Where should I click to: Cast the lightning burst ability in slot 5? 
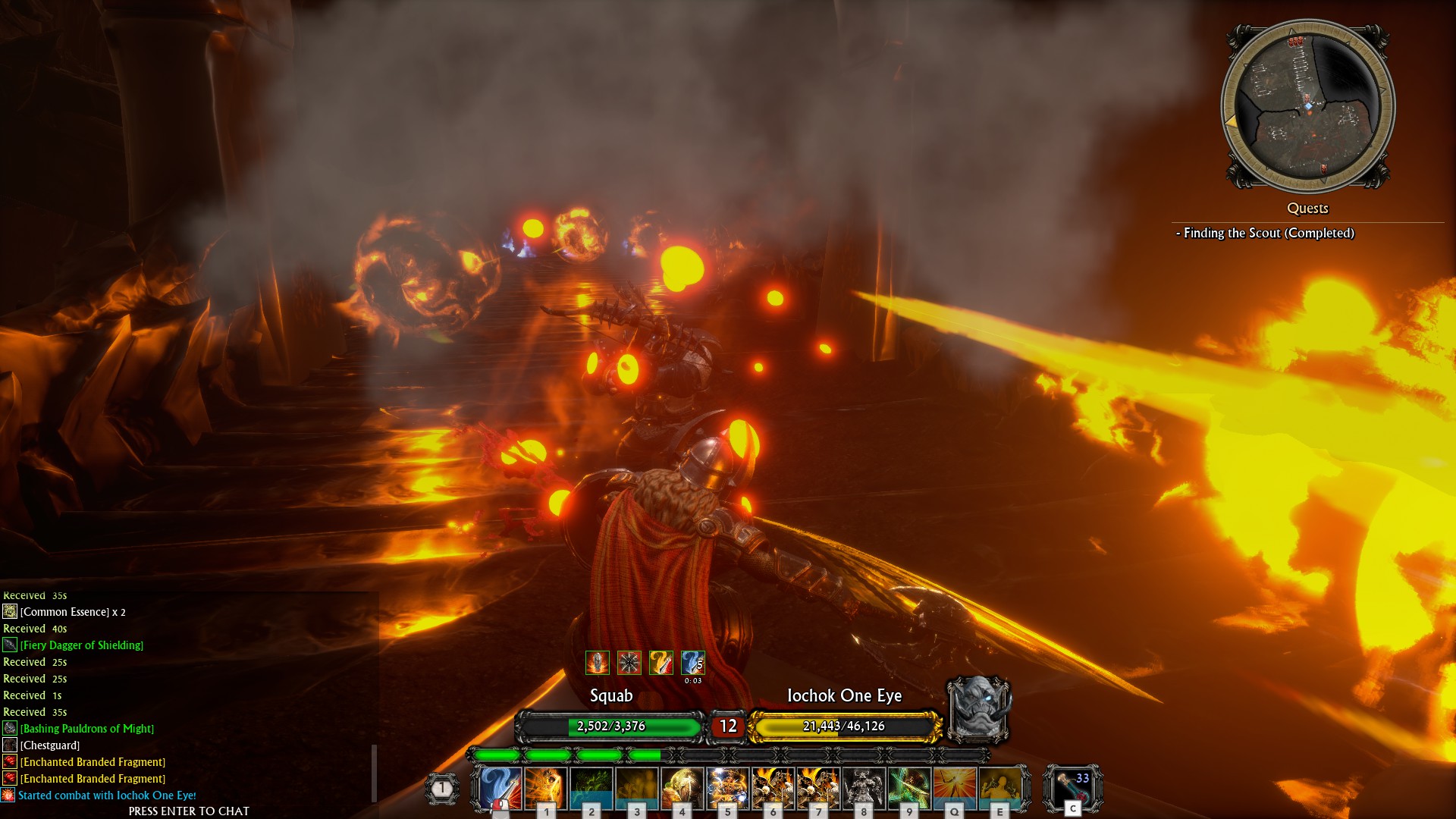(x=727, y=787)
